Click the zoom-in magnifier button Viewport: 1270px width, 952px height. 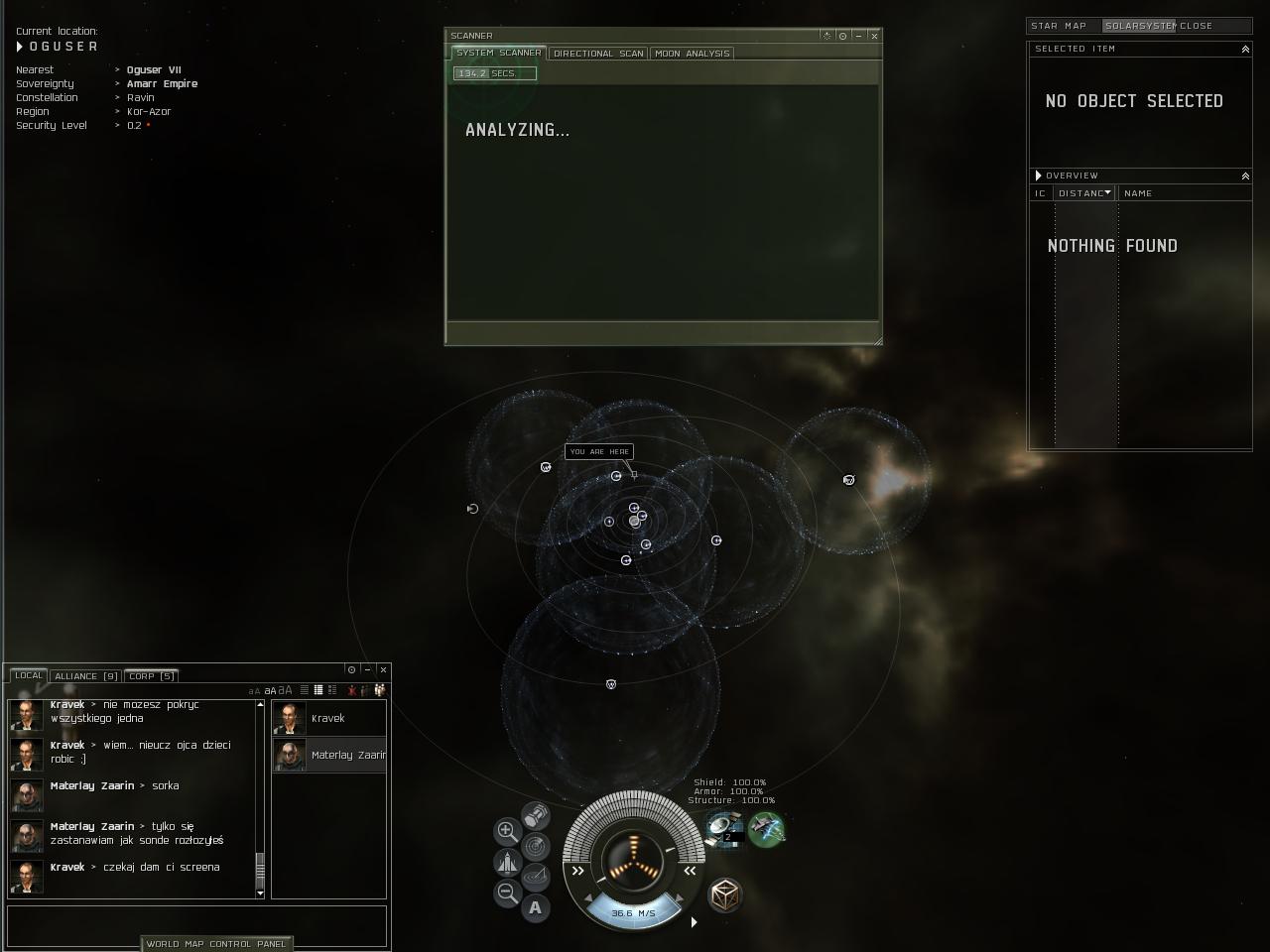click(506, 831)
